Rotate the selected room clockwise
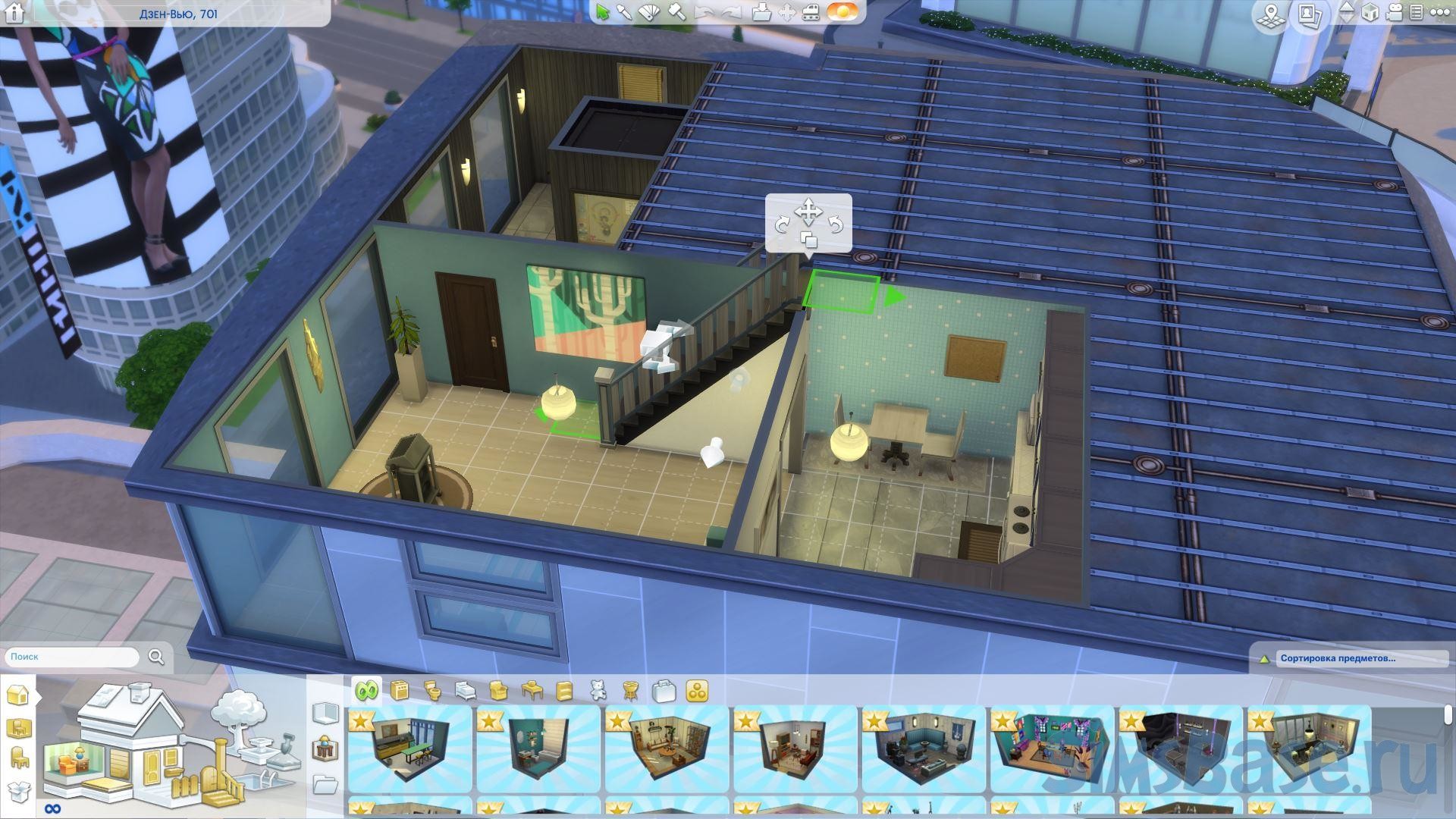Viewport: 1456px width, 819px height. pyautogui.click(x=783, y=224)
